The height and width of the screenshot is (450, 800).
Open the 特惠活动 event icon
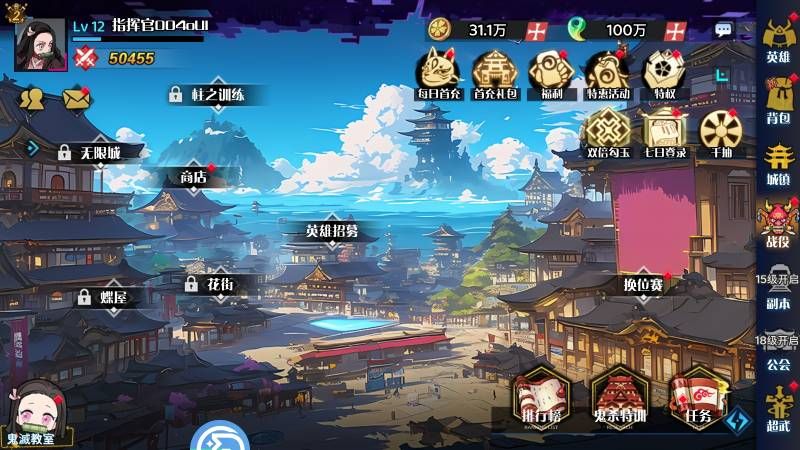coord(607,74)
